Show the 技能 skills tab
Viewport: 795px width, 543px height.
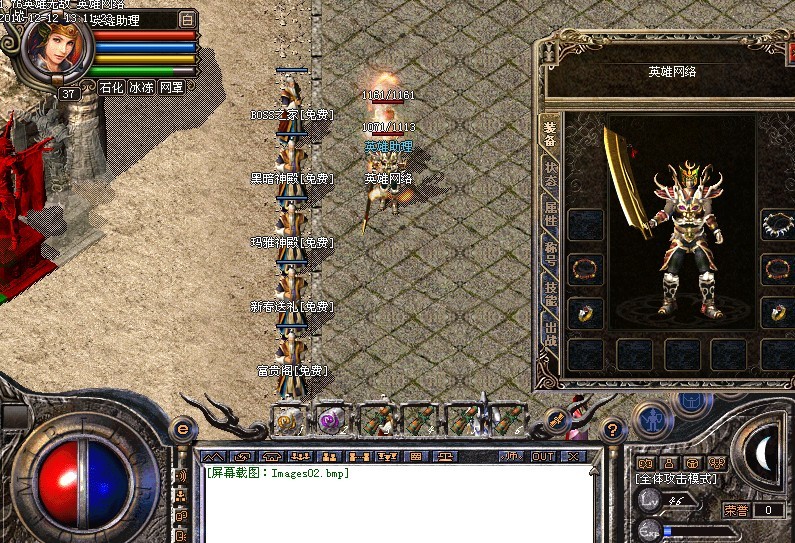pos(551,291)
